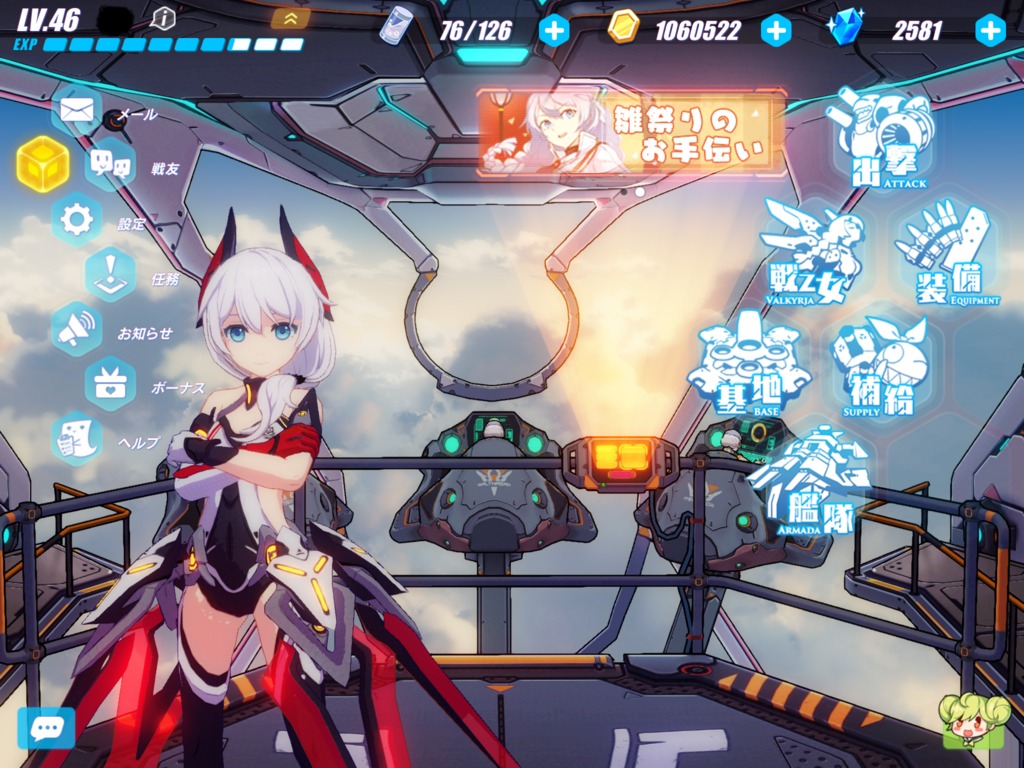Open the bonus (ボーナス) gift icon
Screen dimensions: 1024x768
(110, 384)
